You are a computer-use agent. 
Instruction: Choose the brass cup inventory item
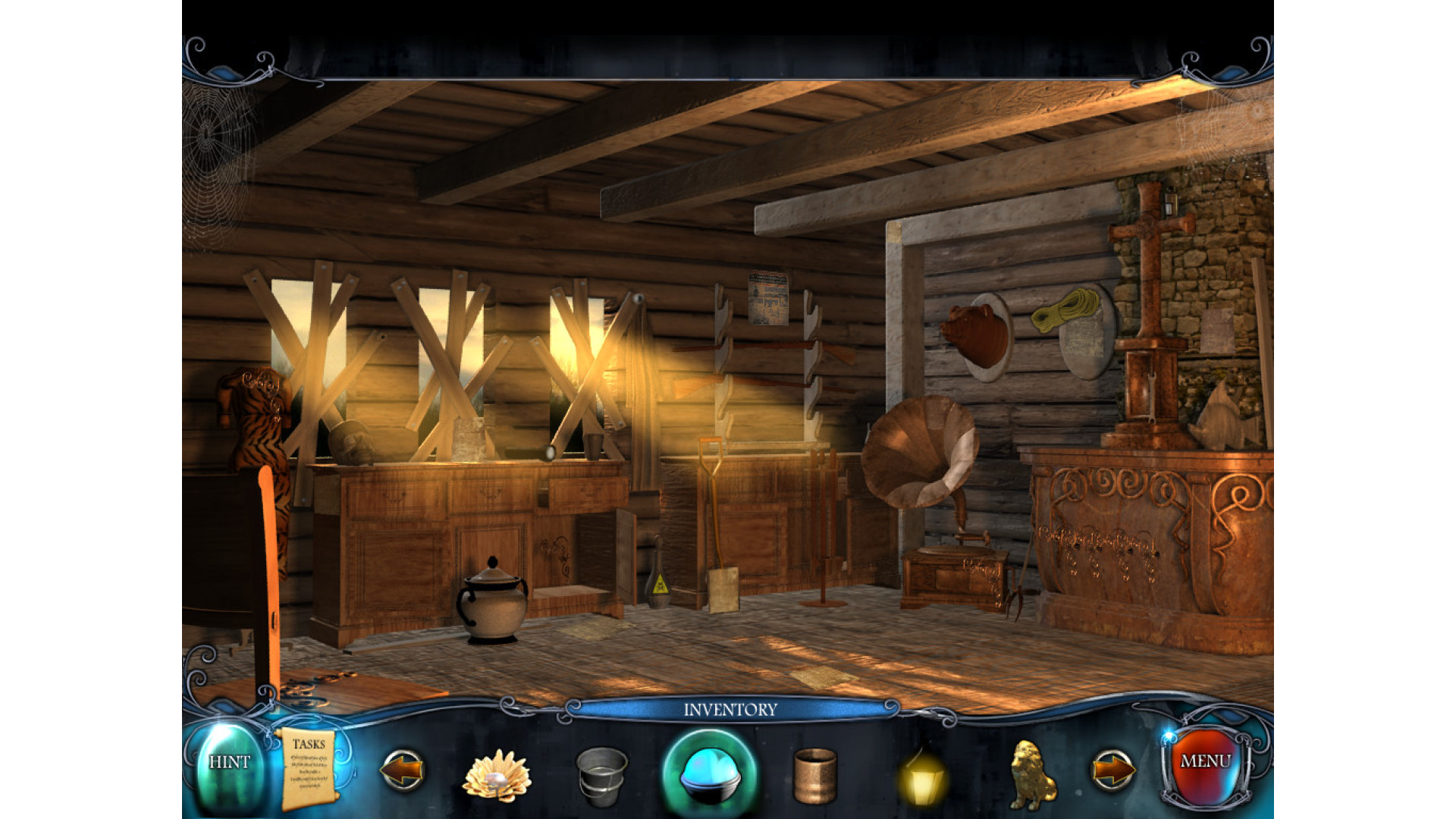point(814,775)
